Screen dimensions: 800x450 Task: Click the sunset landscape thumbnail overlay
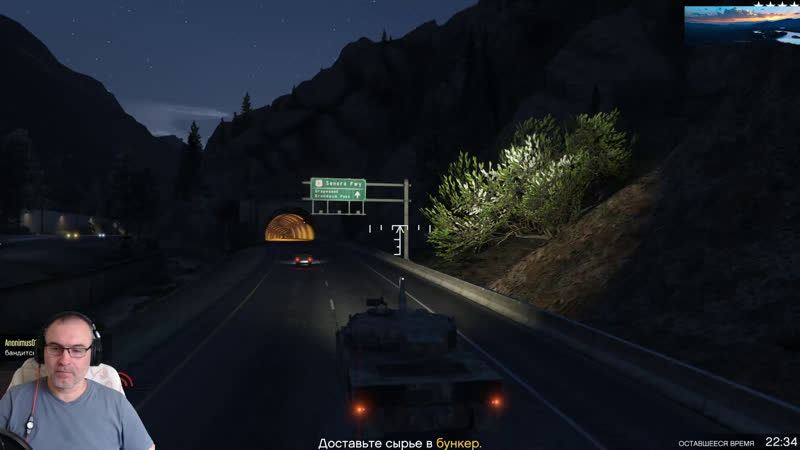(741, 24)
